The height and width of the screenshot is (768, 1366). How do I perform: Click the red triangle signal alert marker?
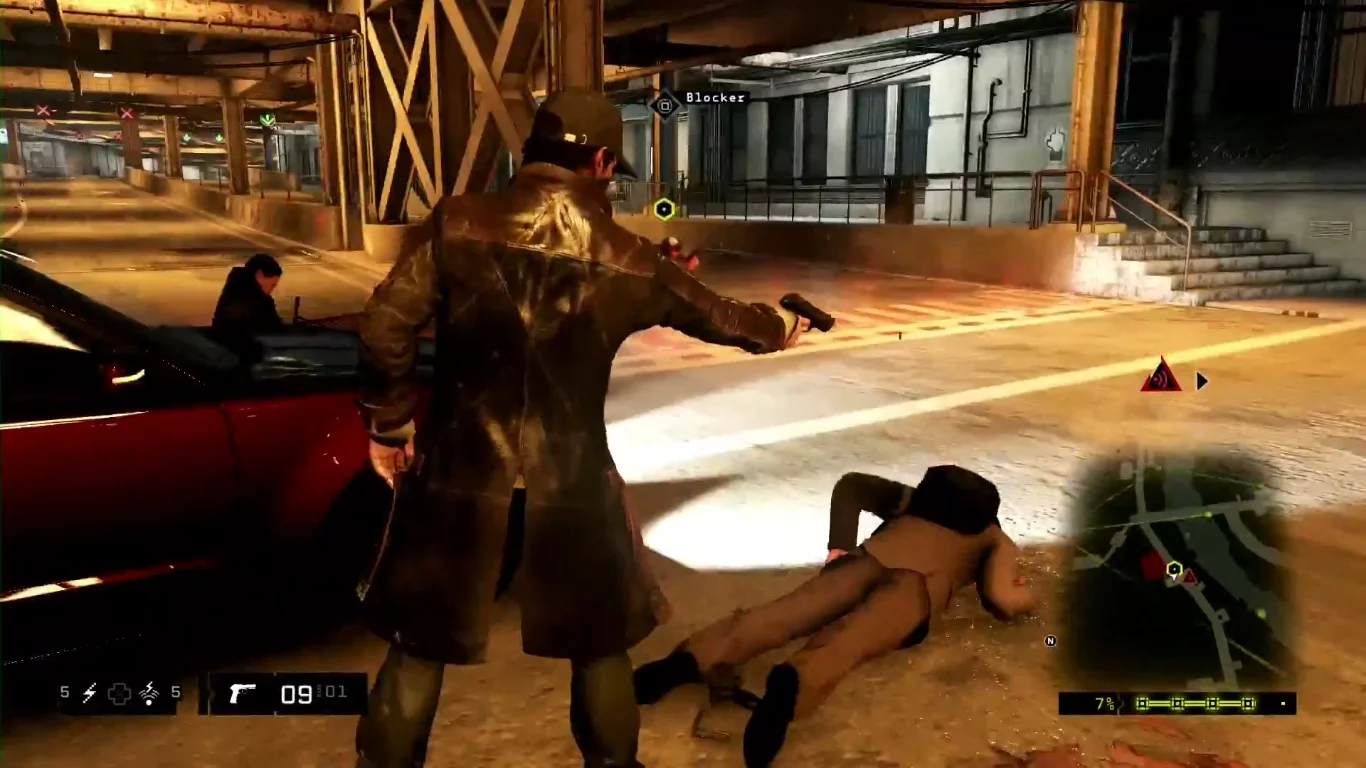(1160, 376)
